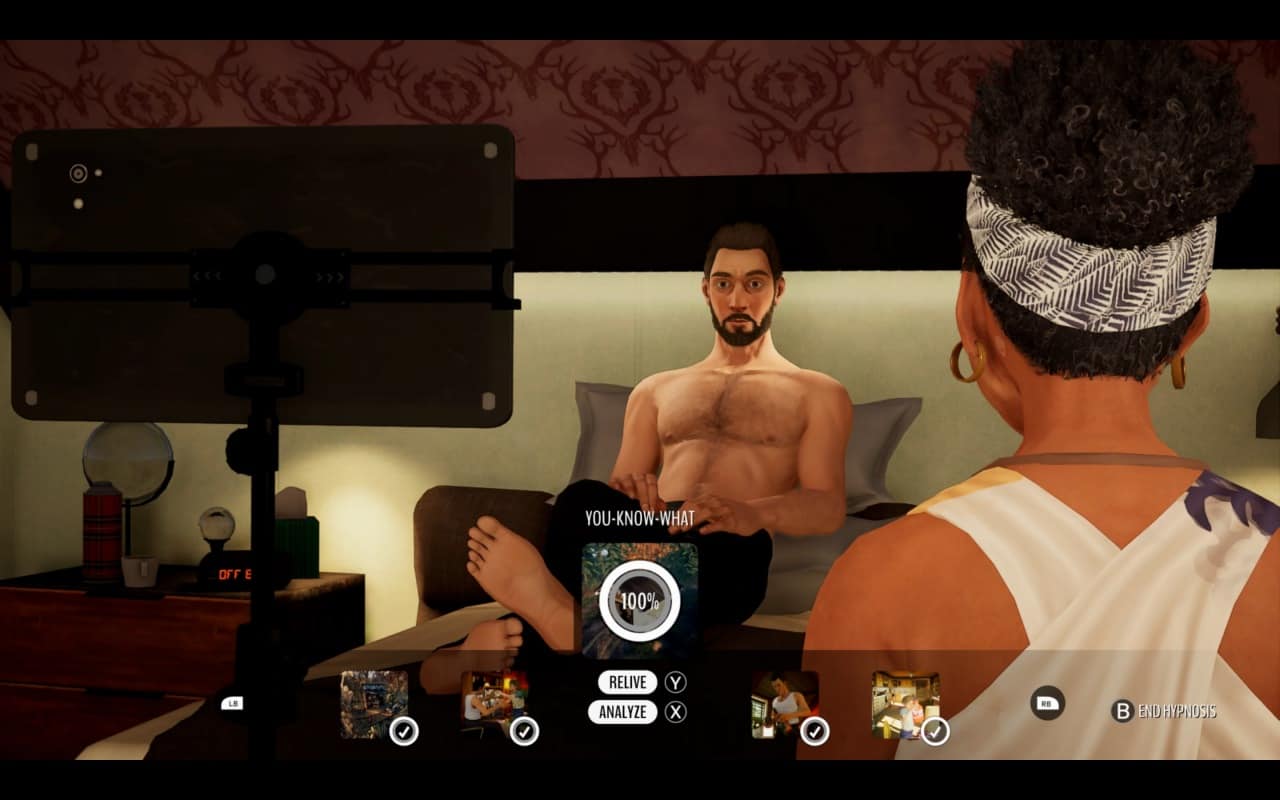Select the You-Know-What memory thumbnail
This screenshot has height=800, width=1280.
click(639, 600)
